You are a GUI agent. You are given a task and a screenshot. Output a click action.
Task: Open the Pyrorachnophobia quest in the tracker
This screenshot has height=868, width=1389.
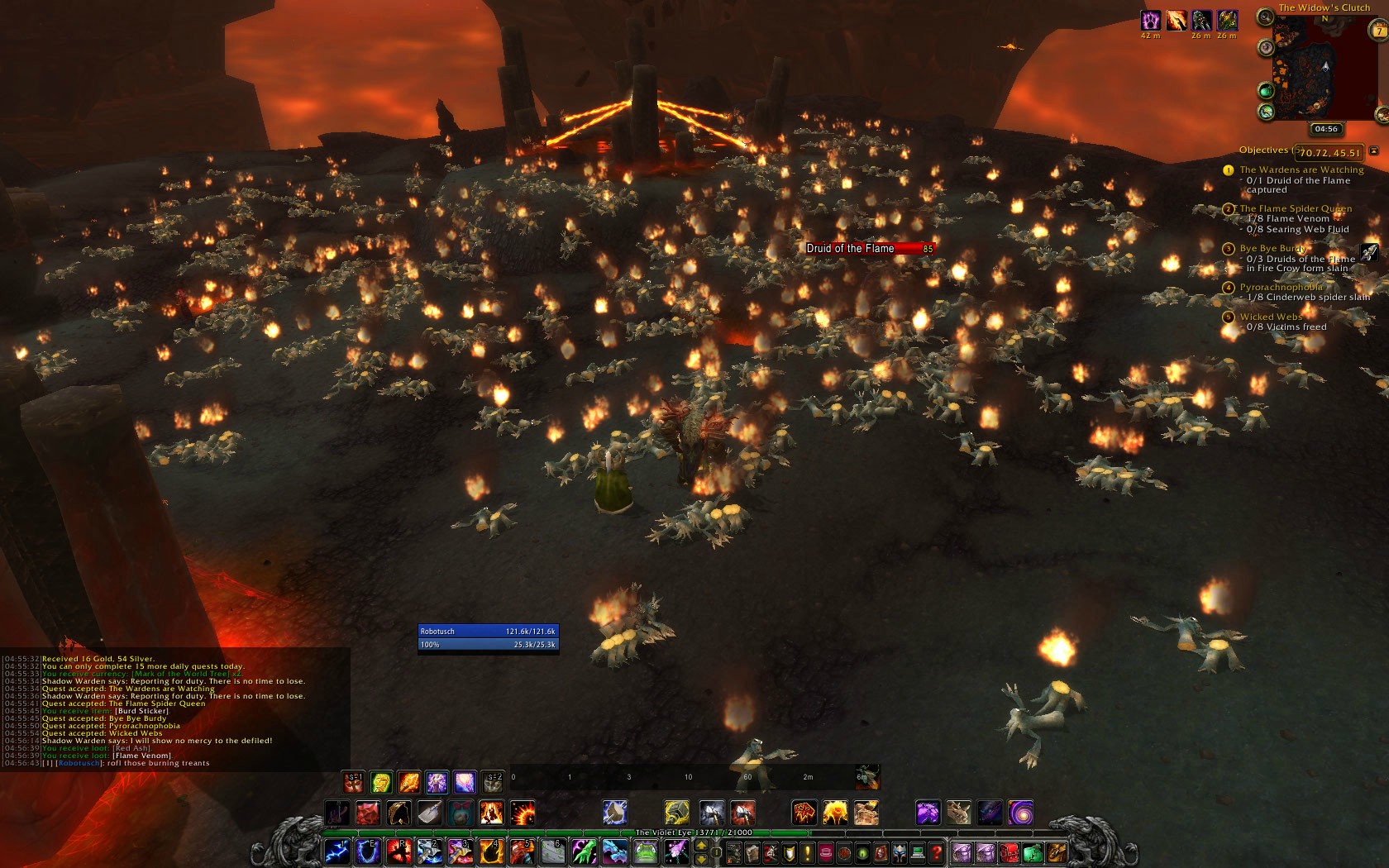[1281, 287]
